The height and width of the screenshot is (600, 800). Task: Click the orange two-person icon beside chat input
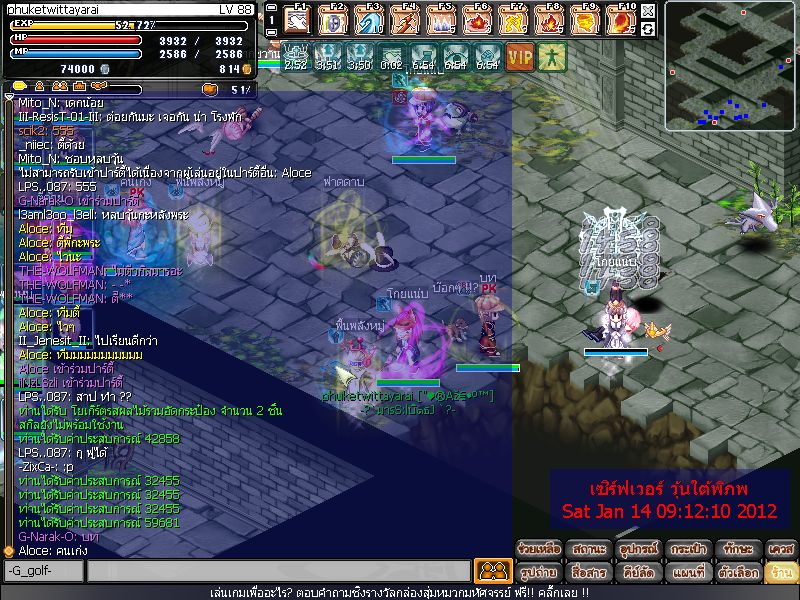492,571
